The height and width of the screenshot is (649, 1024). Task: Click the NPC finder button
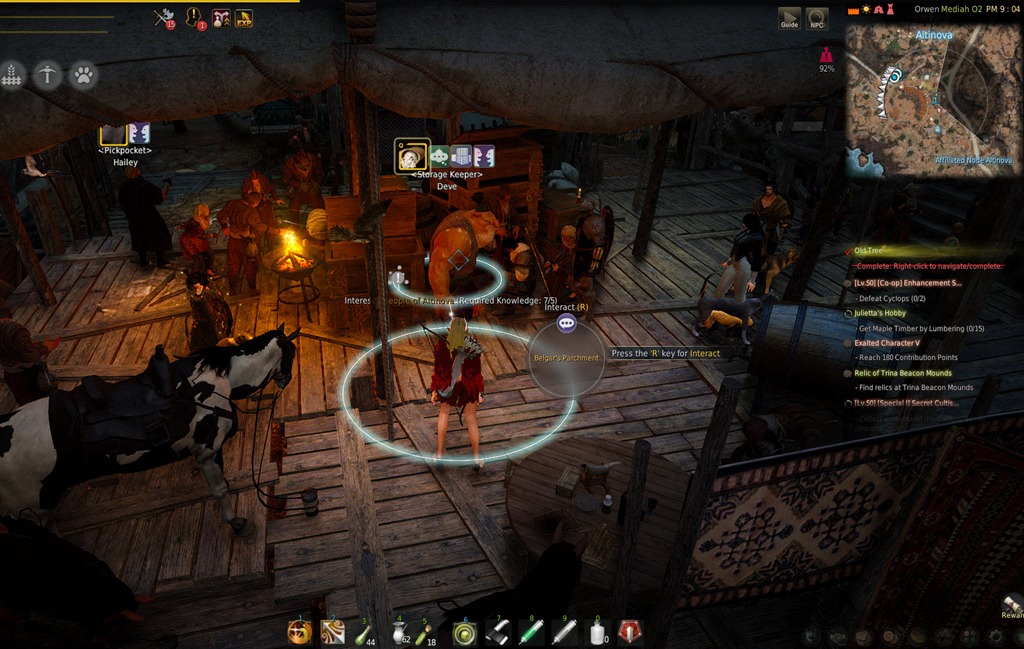click(817, 19)
